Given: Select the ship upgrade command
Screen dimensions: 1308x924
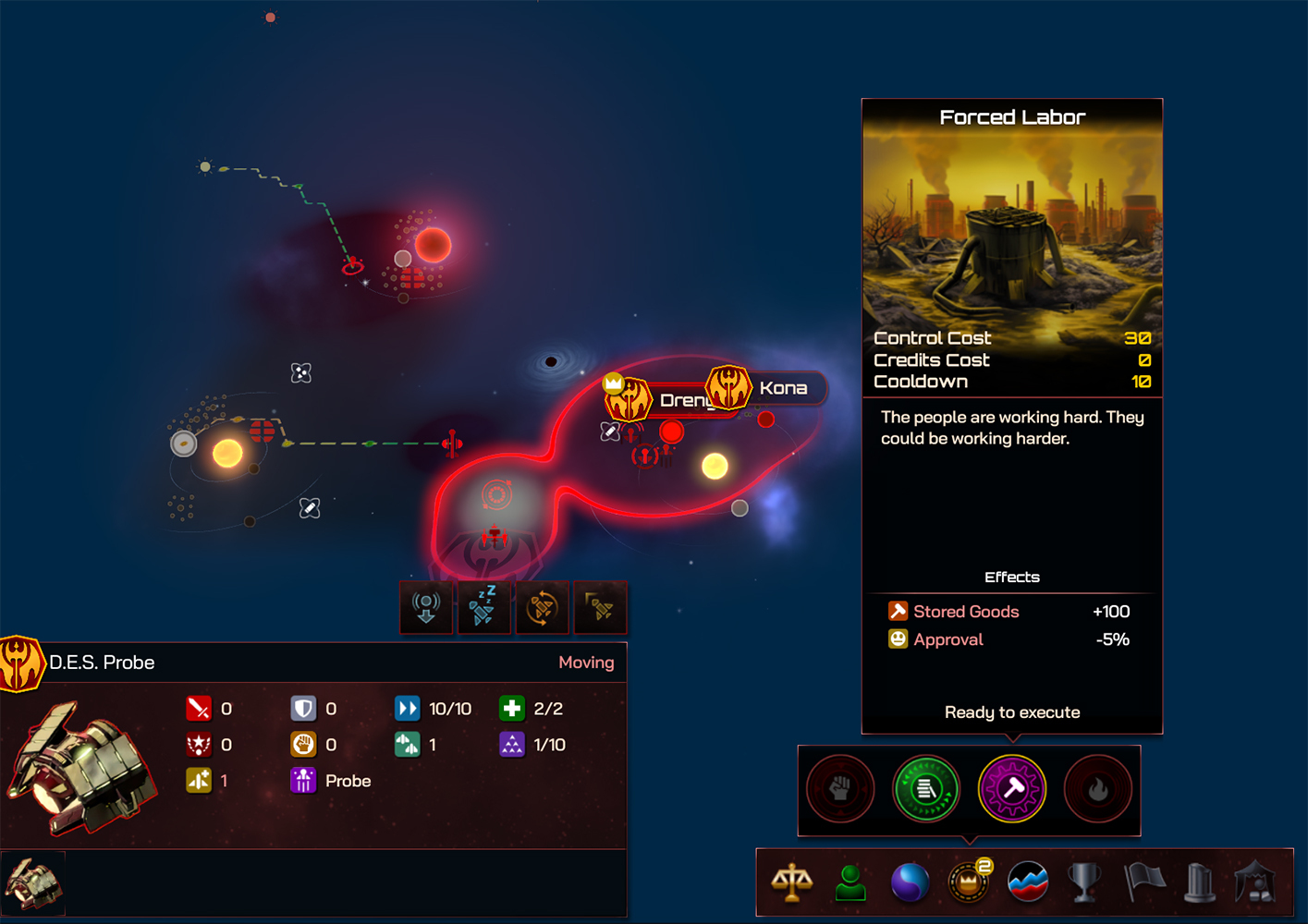Looking at the screenshot, I should [x=600, y=607].
